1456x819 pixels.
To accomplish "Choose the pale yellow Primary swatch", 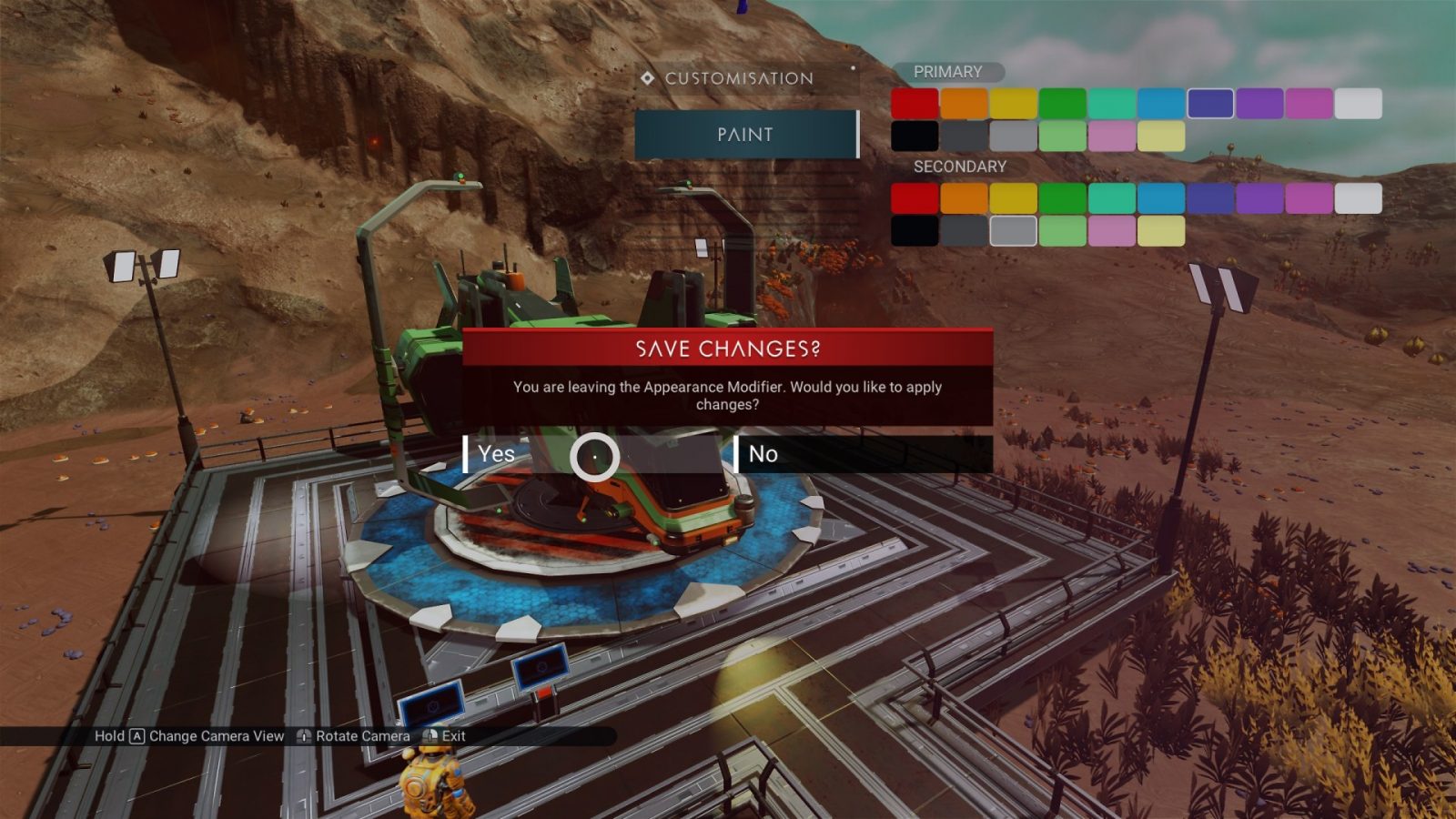I will pos(1161,136).
